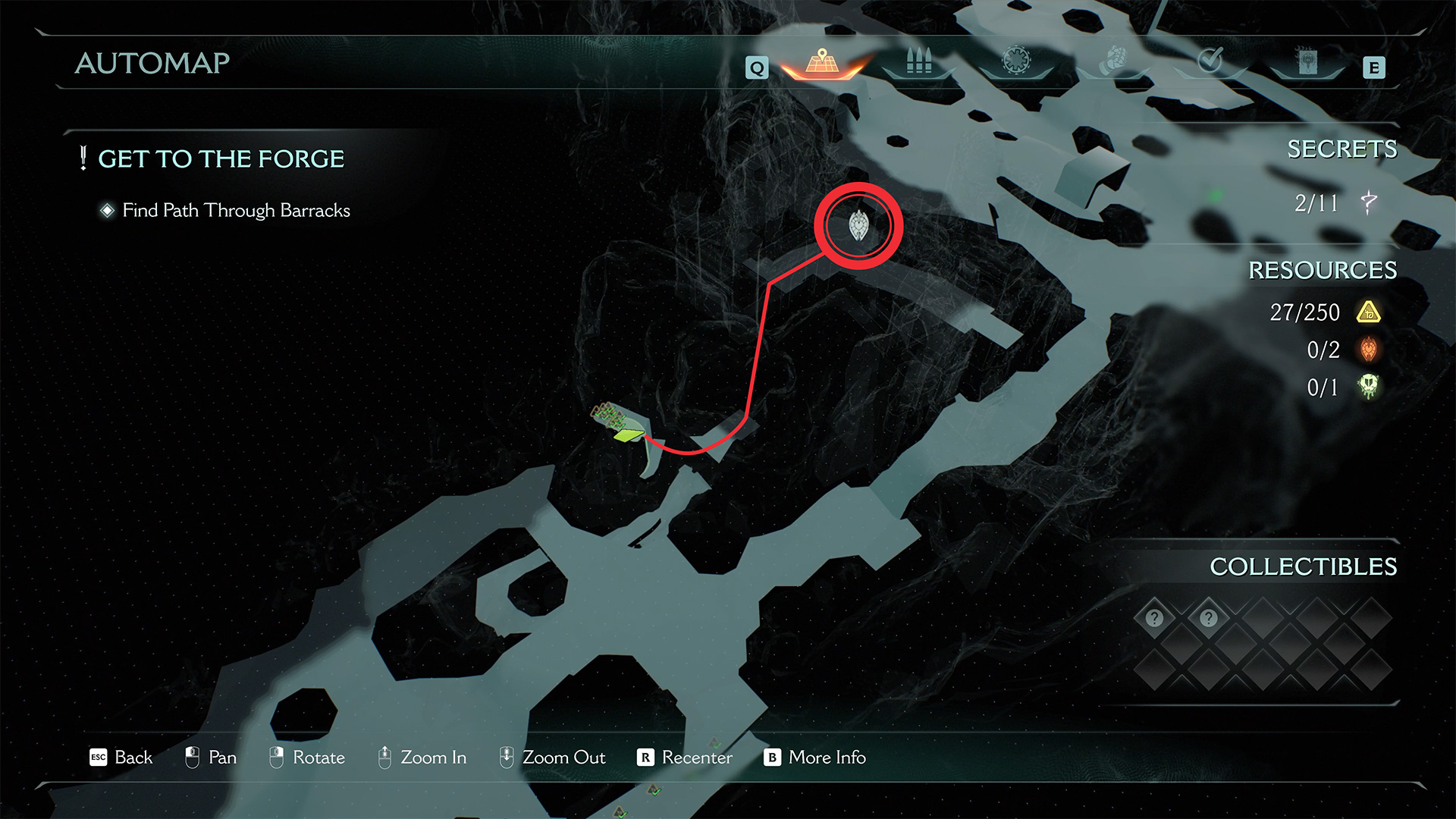Switch to the ammo bullets tab

tap(918, 61)
